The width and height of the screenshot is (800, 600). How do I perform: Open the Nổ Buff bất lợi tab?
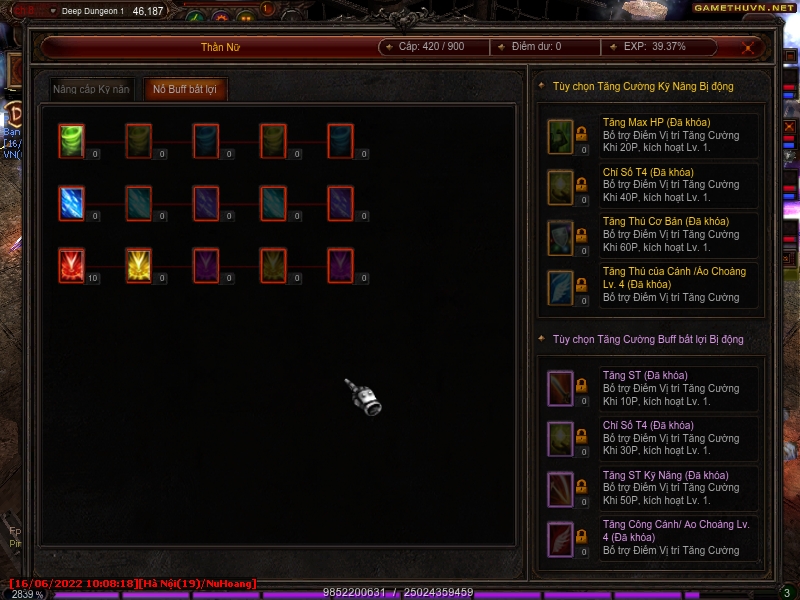point(185,89)
